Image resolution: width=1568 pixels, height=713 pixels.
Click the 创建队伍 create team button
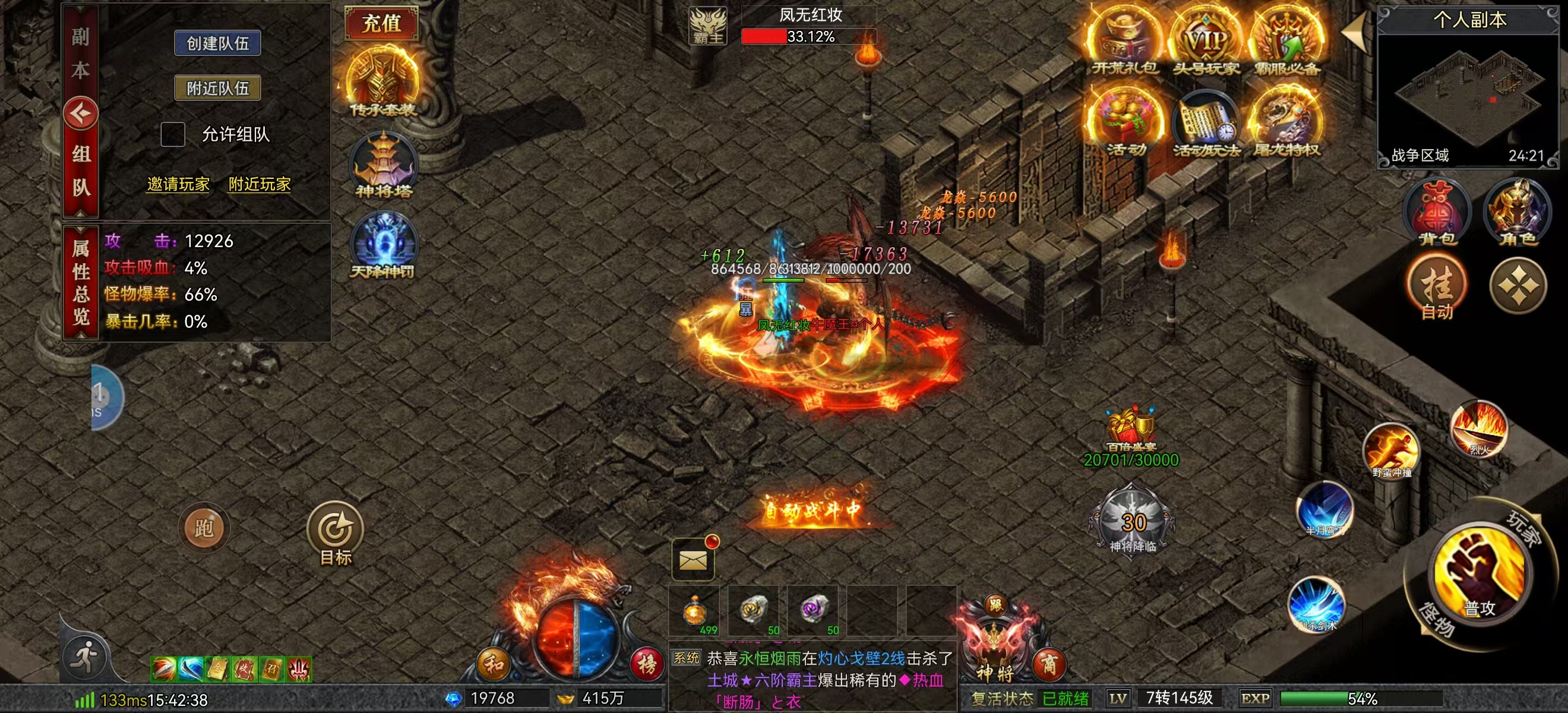pos(217,43)
